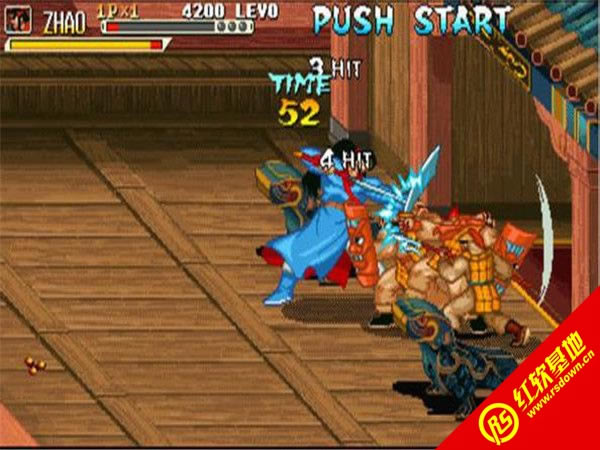Screen dimensions: 600x450
Task: Click the ZHAO character portrait
Action: pyautogui.click(x=21, y=20)
